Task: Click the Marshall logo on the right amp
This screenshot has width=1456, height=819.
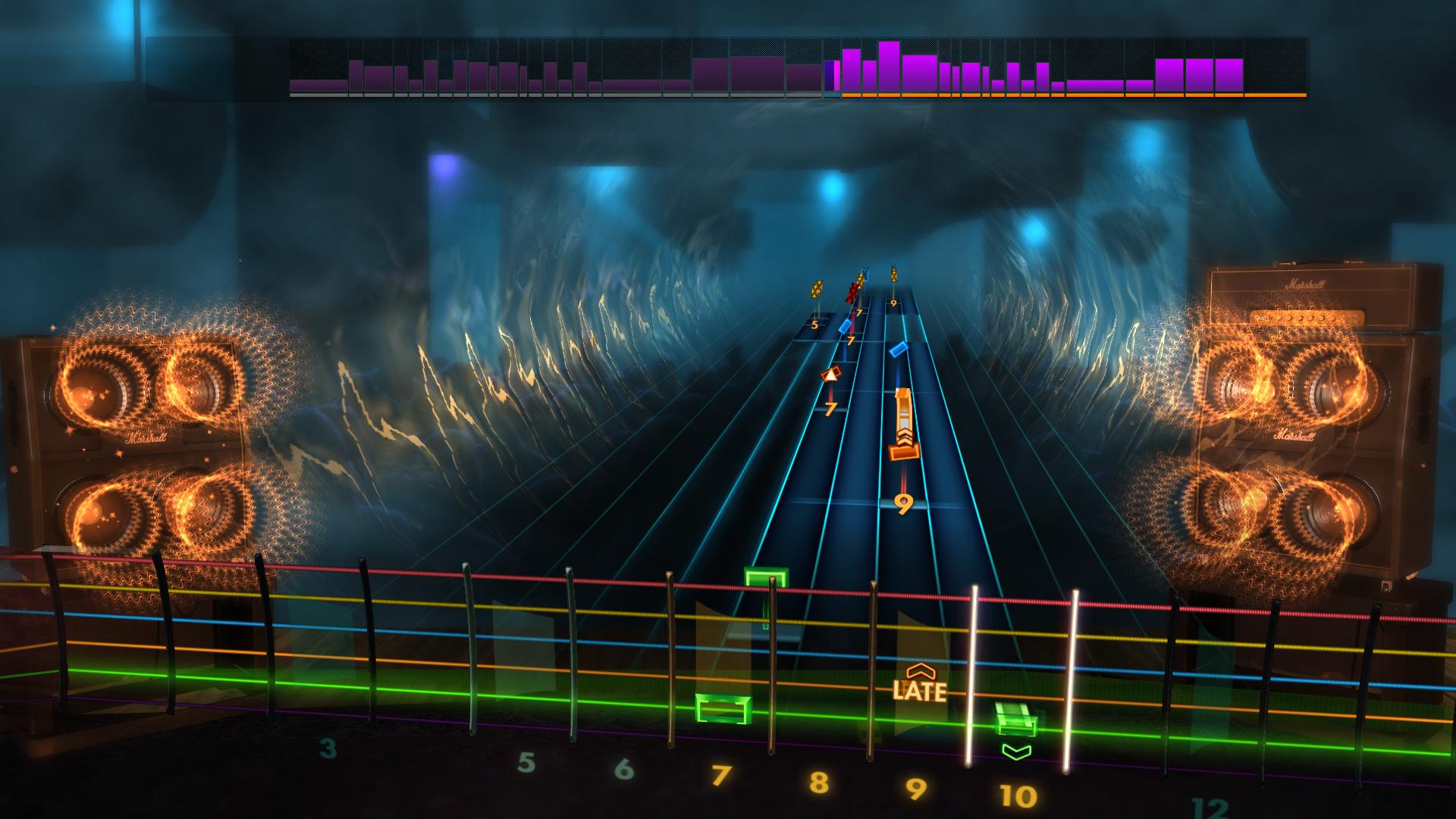Action: coord(1304,283)
